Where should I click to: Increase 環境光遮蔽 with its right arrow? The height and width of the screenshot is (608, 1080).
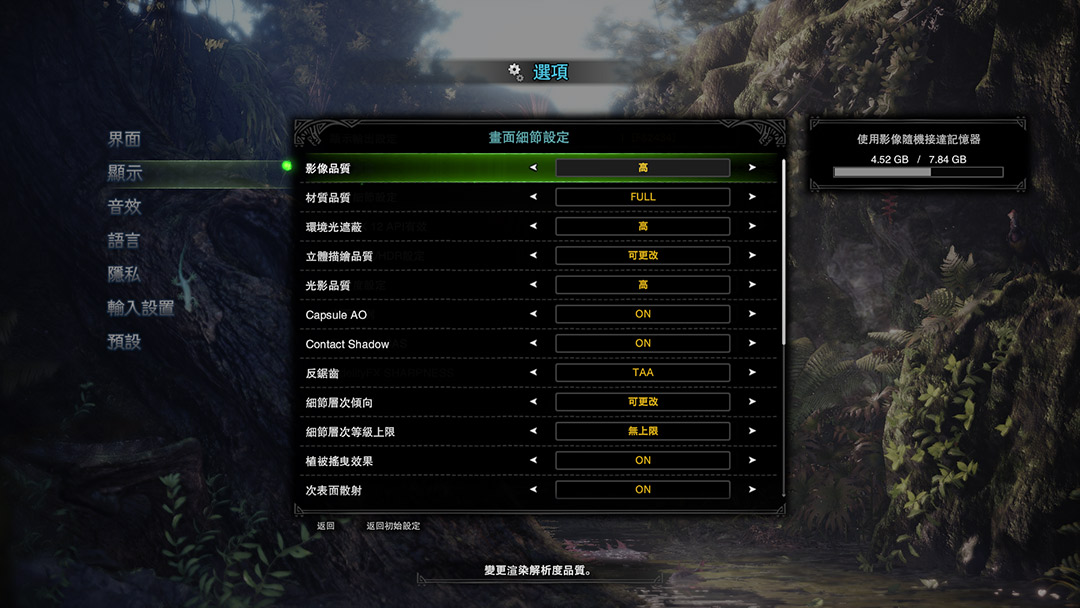tap(752, 226)
